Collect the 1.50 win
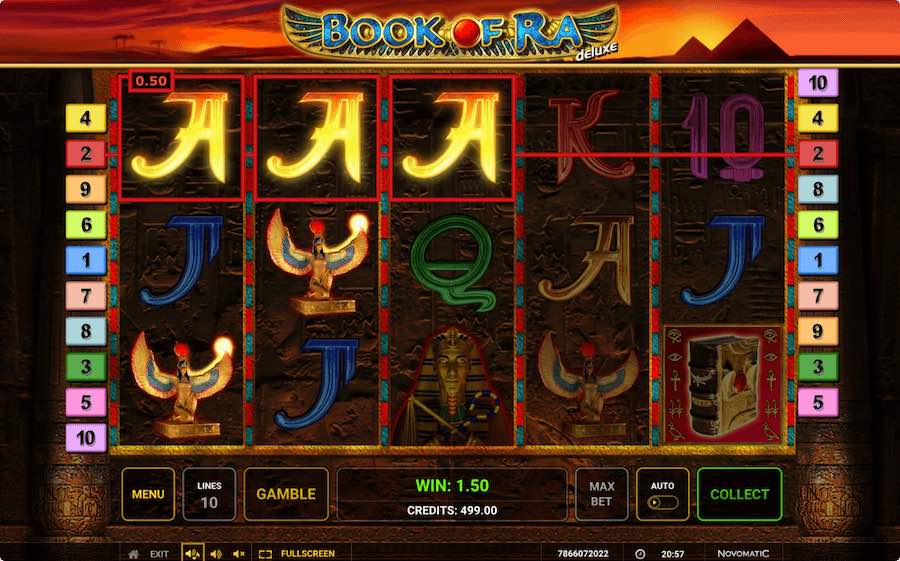Screen dimensions: 900x561 point(739,494)
